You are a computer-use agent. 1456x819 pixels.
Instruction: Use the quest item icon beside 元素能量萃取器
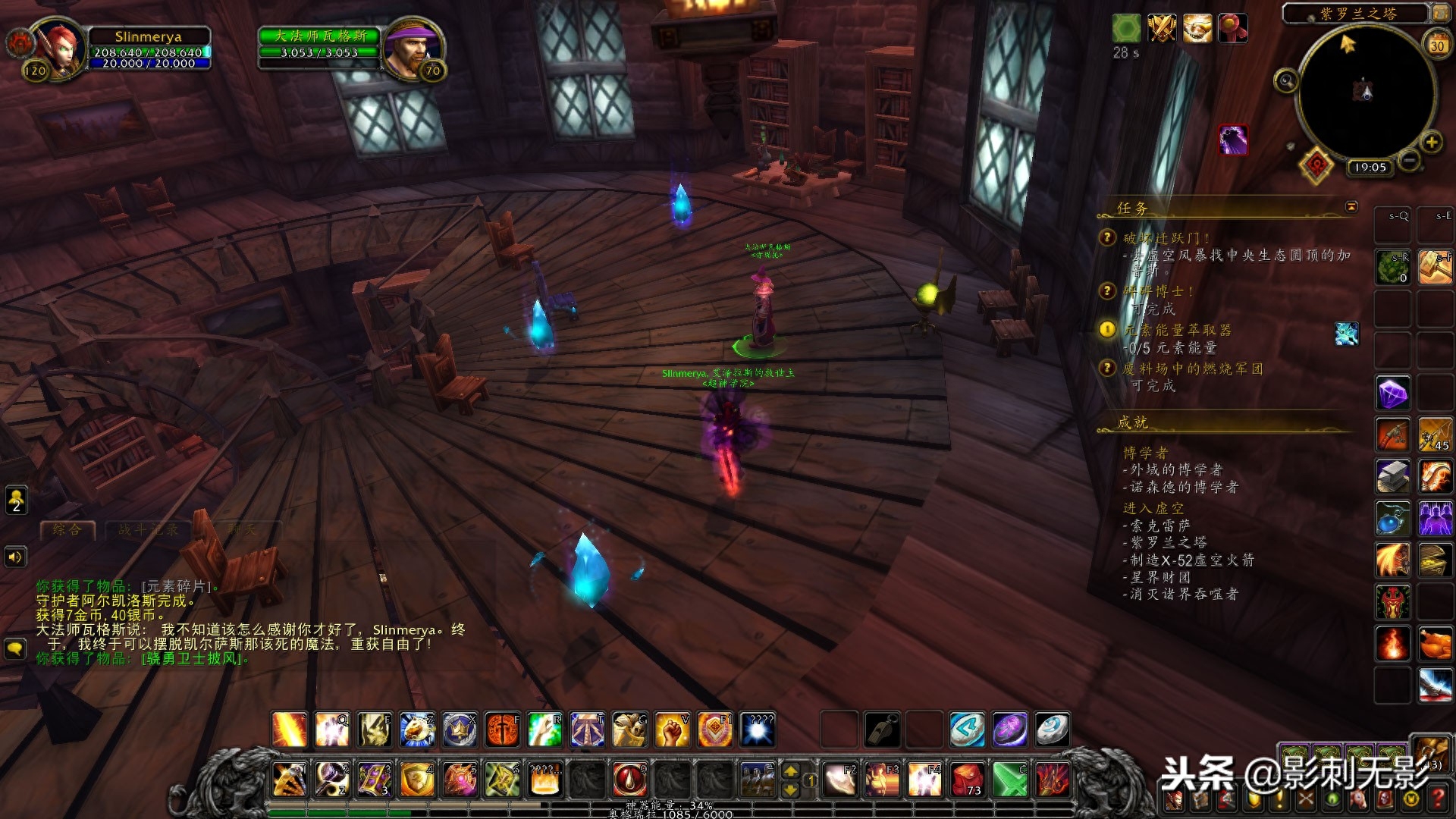tap(1347, 334)
